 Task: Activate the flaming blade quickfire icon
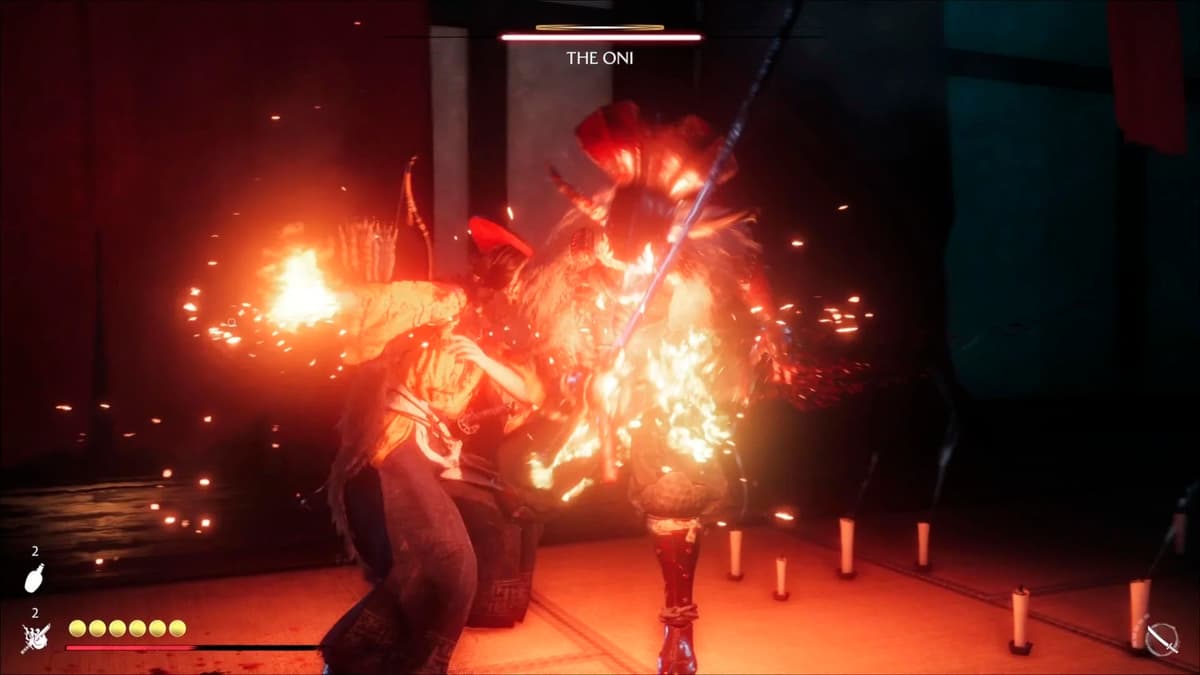pyautogui.click(x=35, y=636)
